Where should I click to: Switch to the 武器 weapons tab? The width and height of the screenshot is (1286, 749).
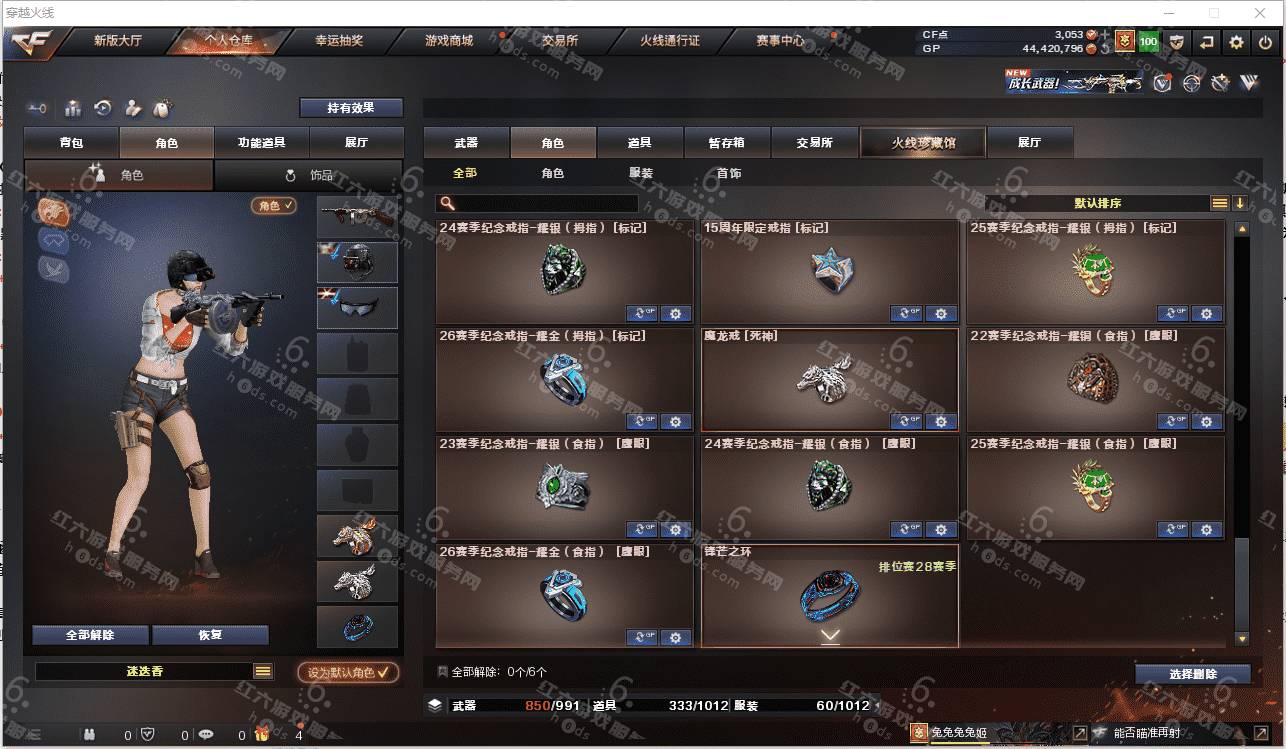466,143
